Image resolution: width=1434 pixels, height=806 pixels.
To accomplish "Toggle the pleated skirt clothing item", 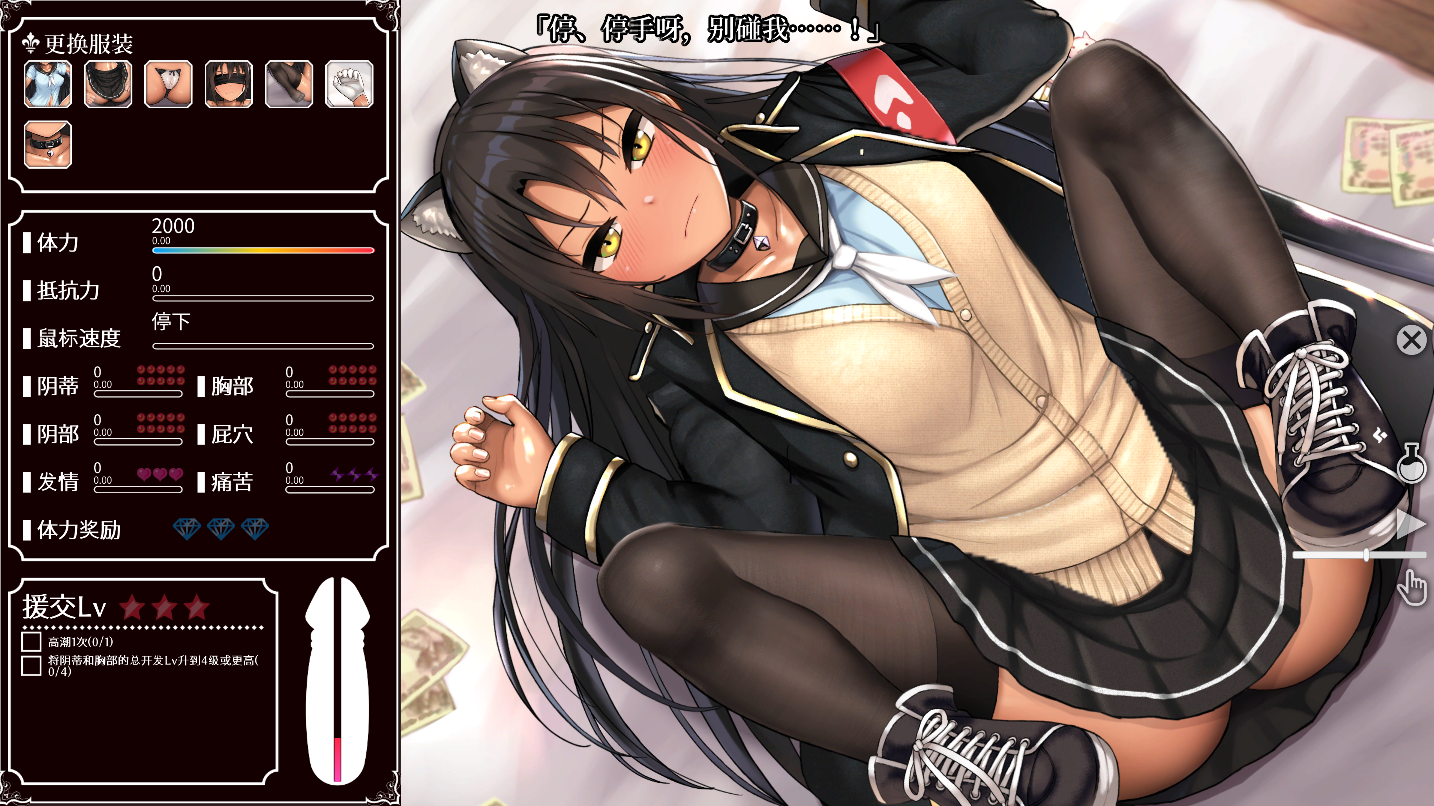I will [x=108, y=84].
